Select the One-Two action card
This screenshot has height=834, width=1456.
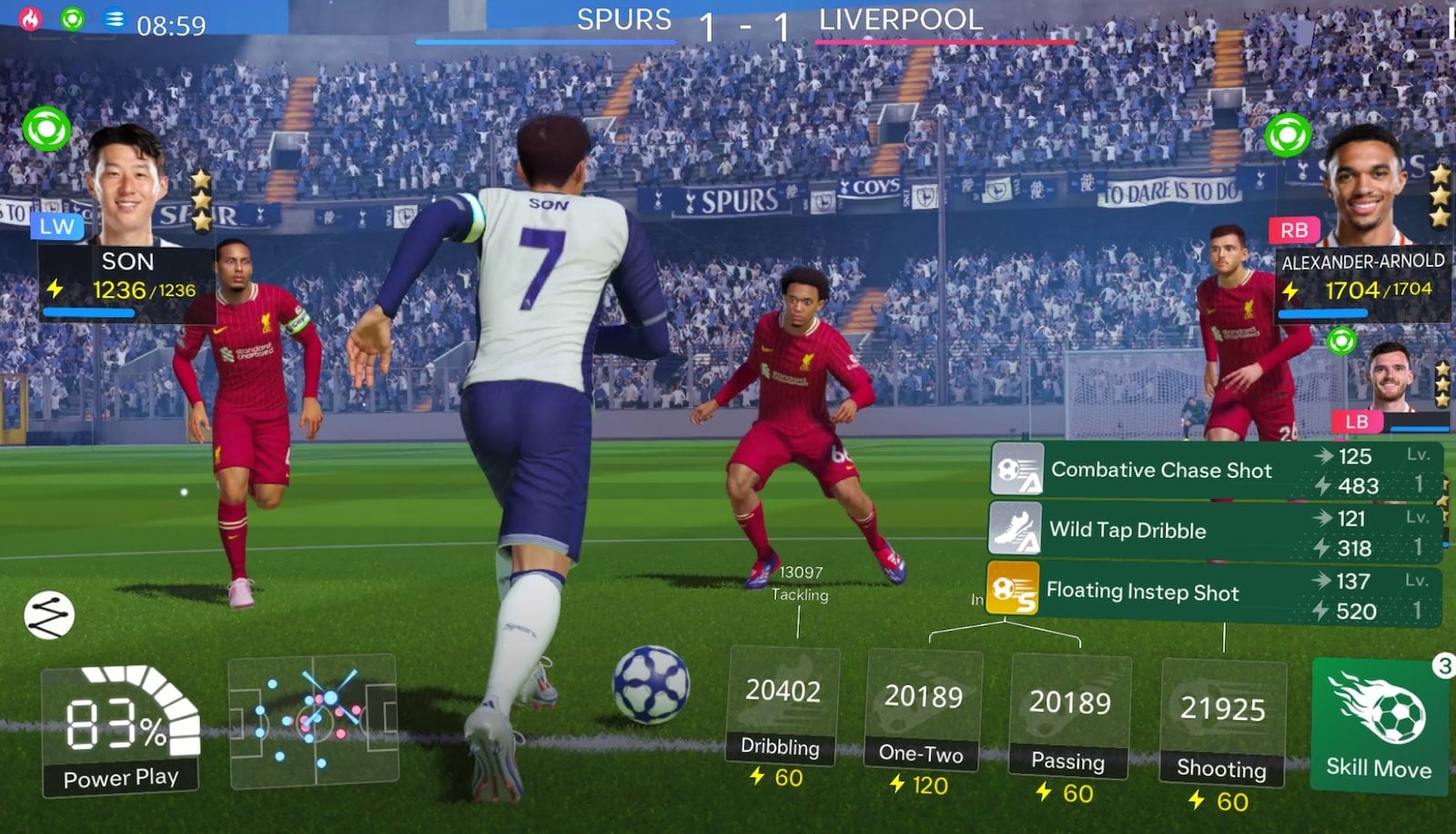923,710
